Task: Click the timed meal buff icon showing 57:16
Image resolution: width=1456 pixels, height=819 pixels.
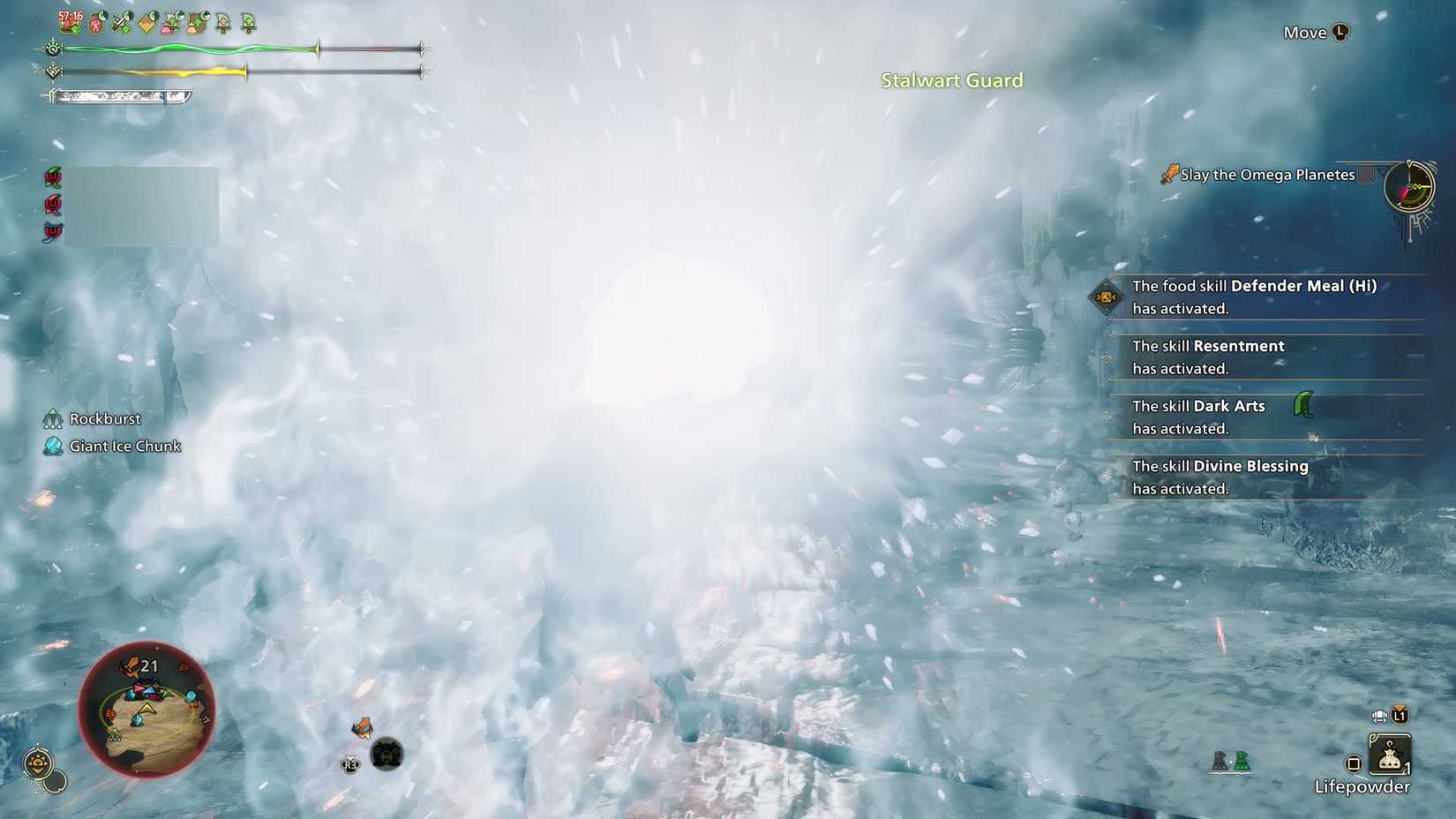Action: click(67, 22)
